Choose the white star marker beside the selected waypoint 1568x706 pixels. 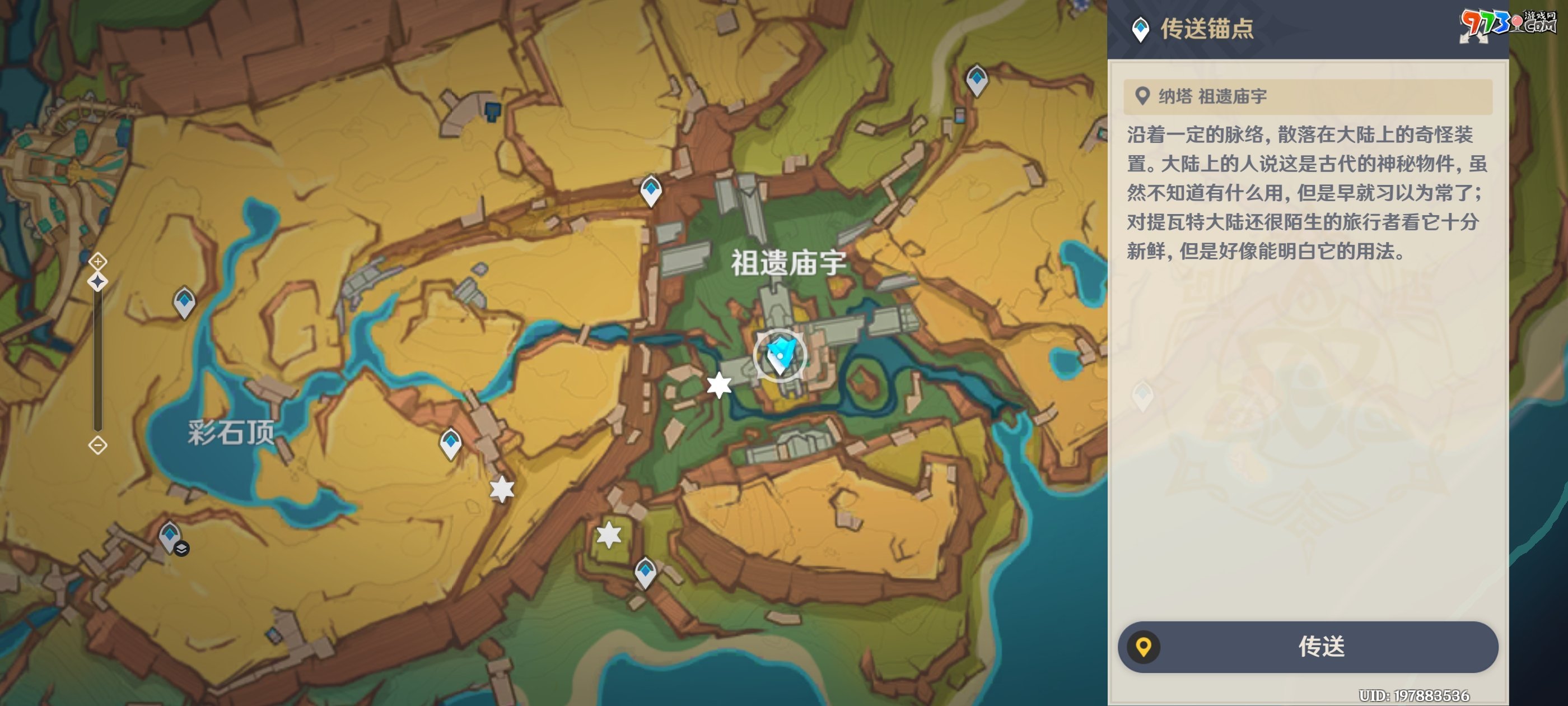tap(719, 385)
